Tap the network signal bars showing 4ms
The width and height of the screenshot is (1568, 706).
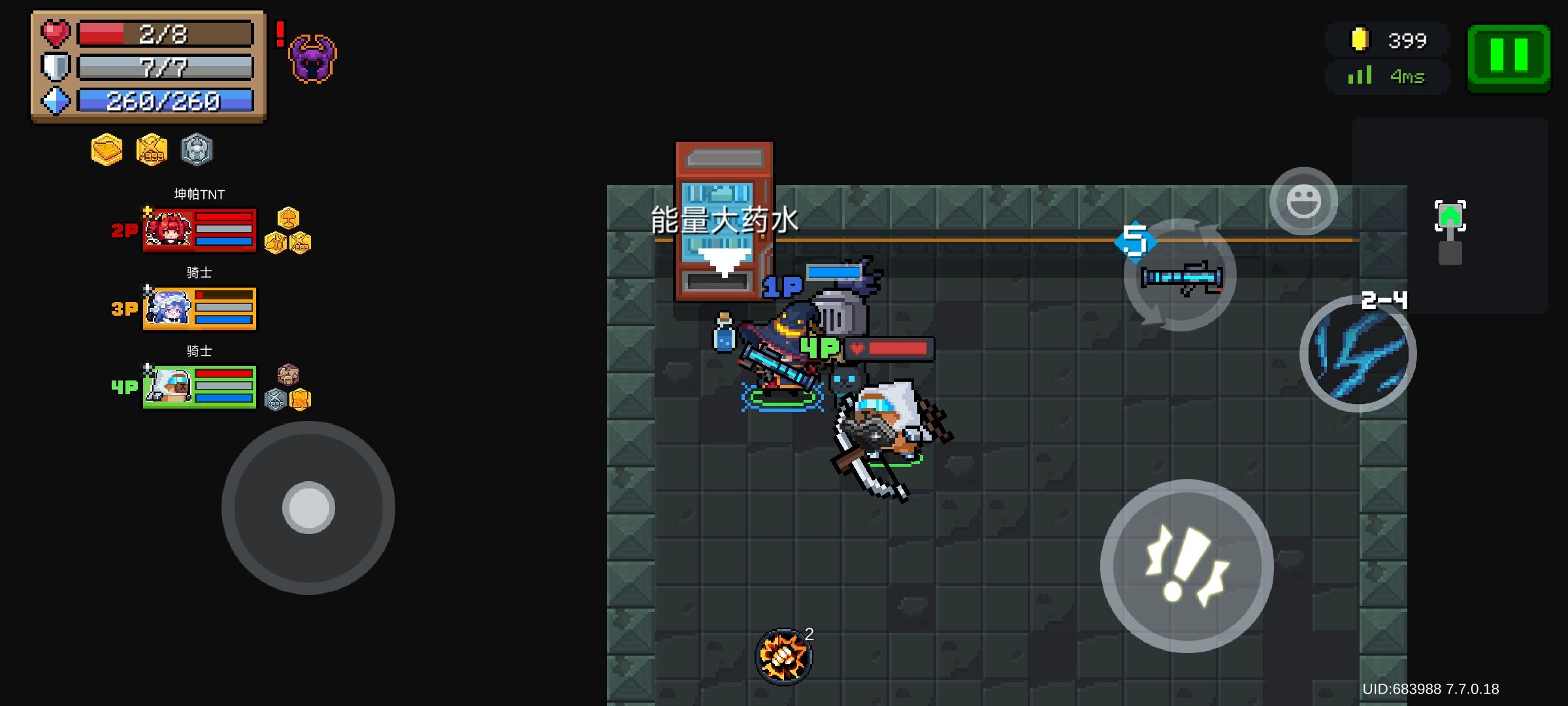(x=1359, y=75)
